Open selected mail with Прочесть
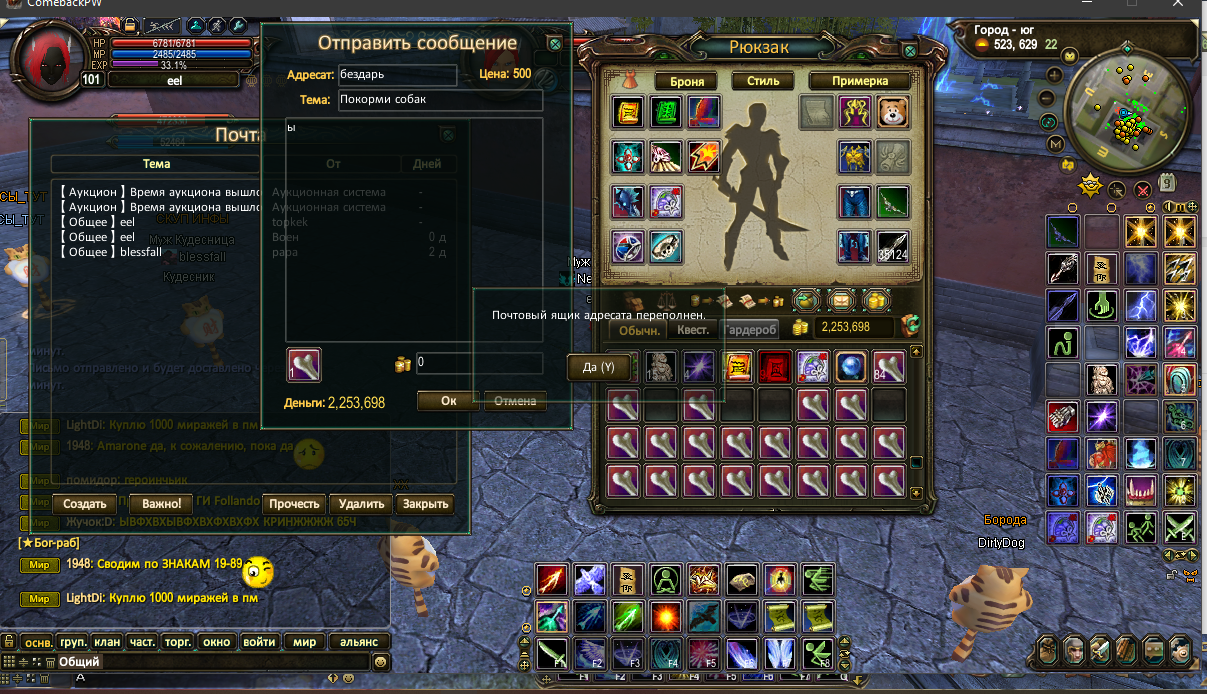The width and height of the screenshot is (1207, 694). point(294,504)
